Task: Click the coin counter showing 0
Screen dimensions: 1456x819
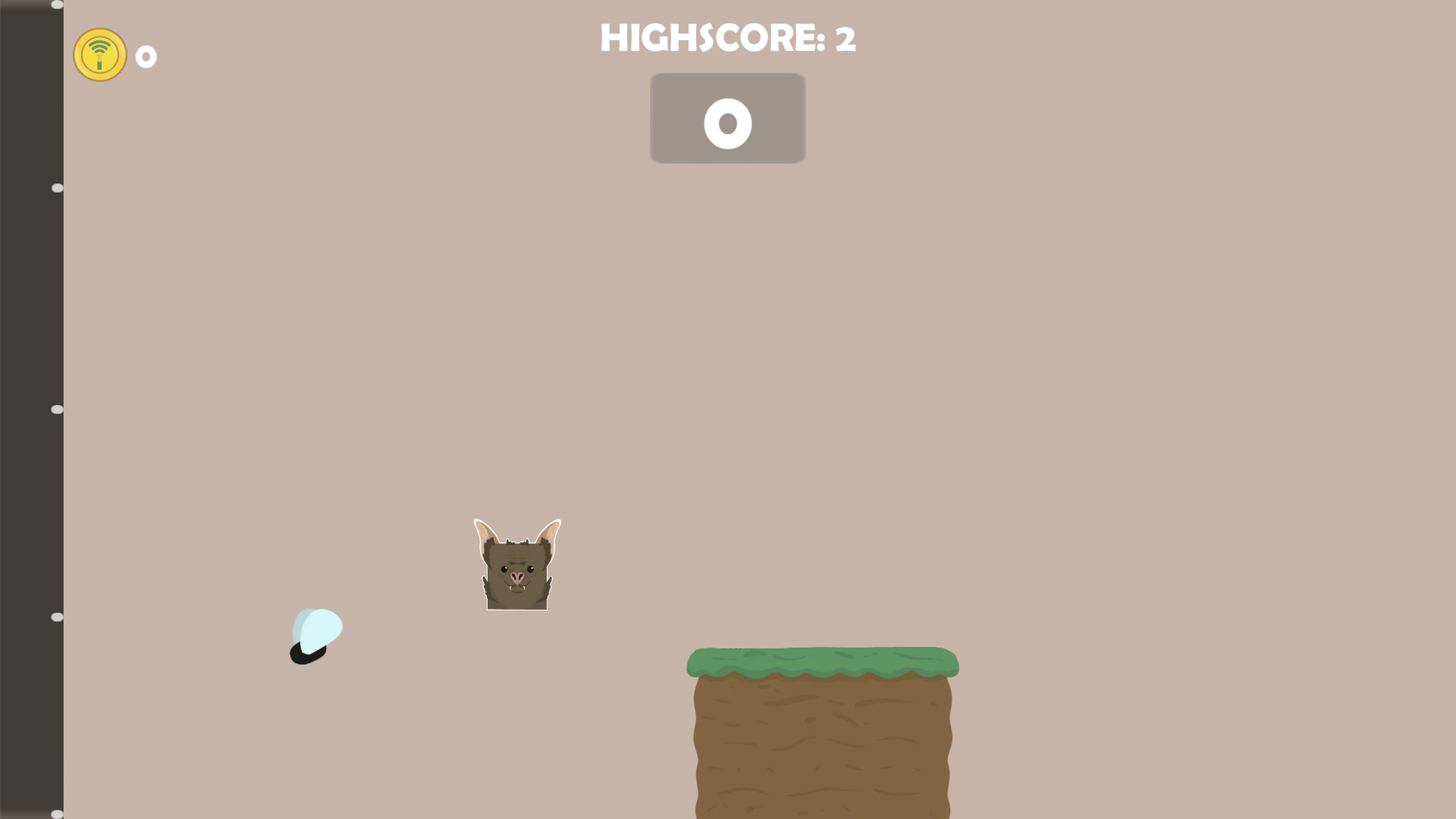Action: point(146,56)
